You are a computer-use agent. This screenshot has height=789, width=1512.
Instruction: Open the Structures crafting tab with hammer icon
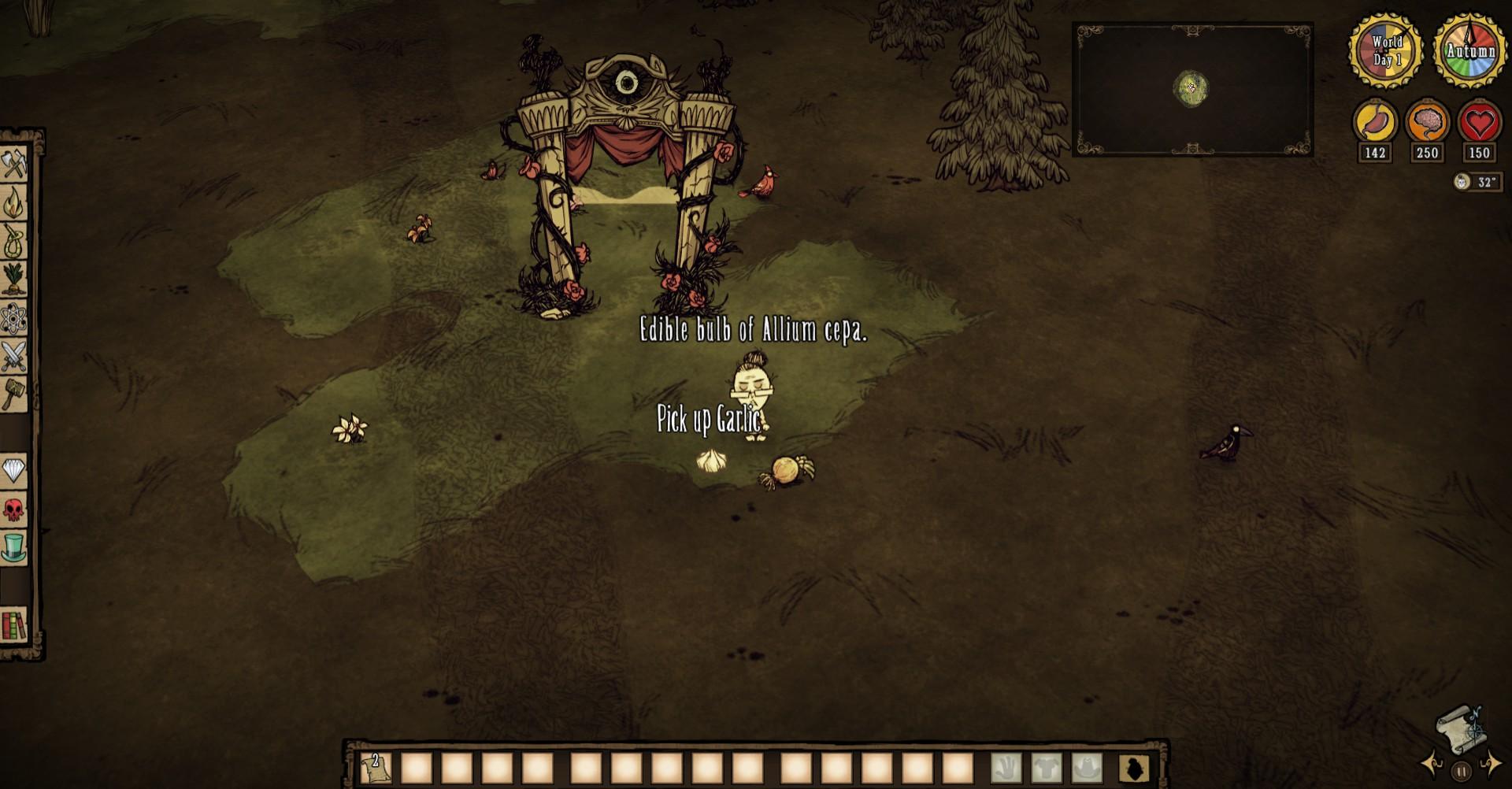pyautogui.click(x=14, y=394)
